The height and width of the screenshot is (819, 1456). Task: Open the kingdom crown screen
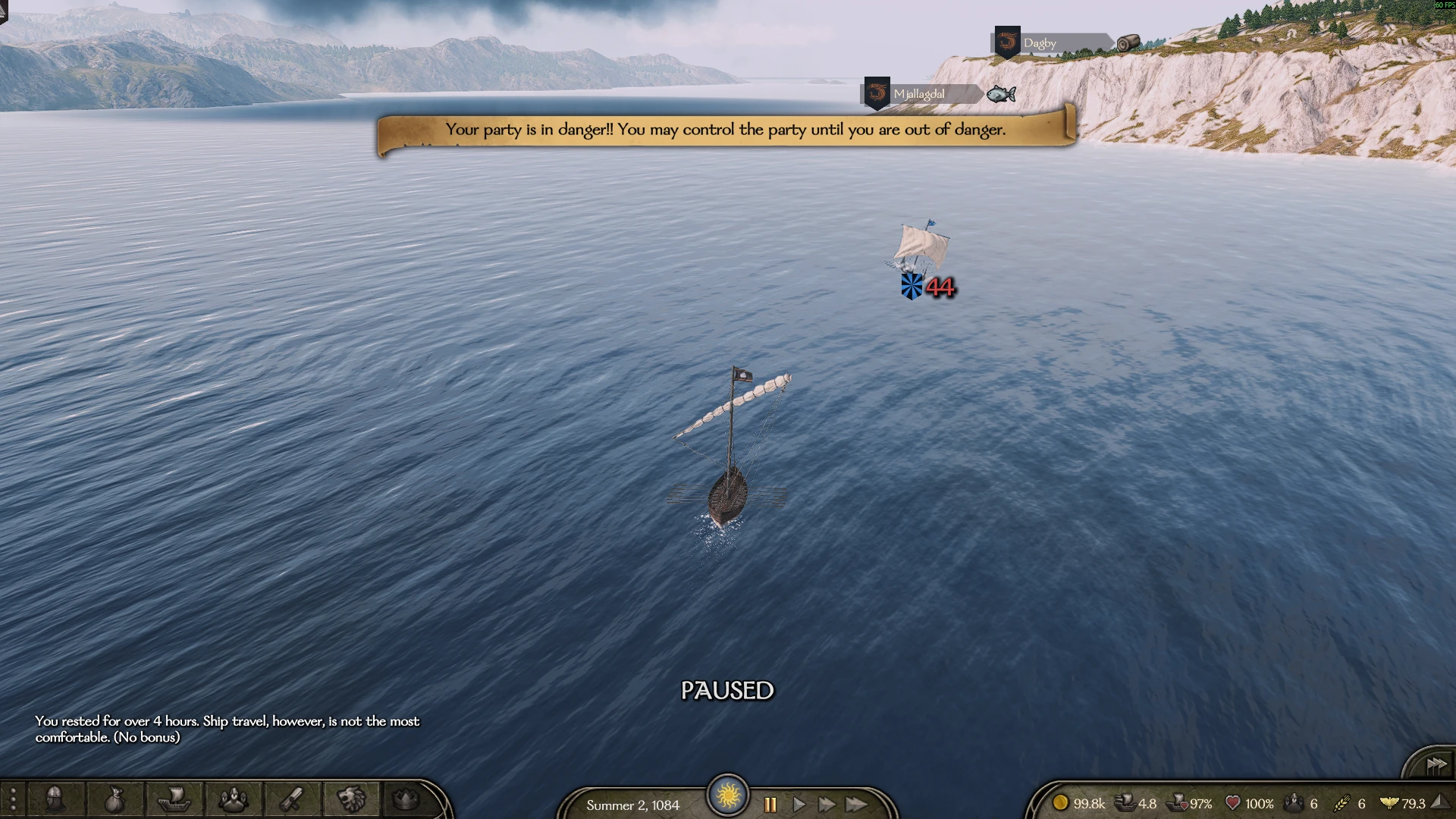pos(406,799)
